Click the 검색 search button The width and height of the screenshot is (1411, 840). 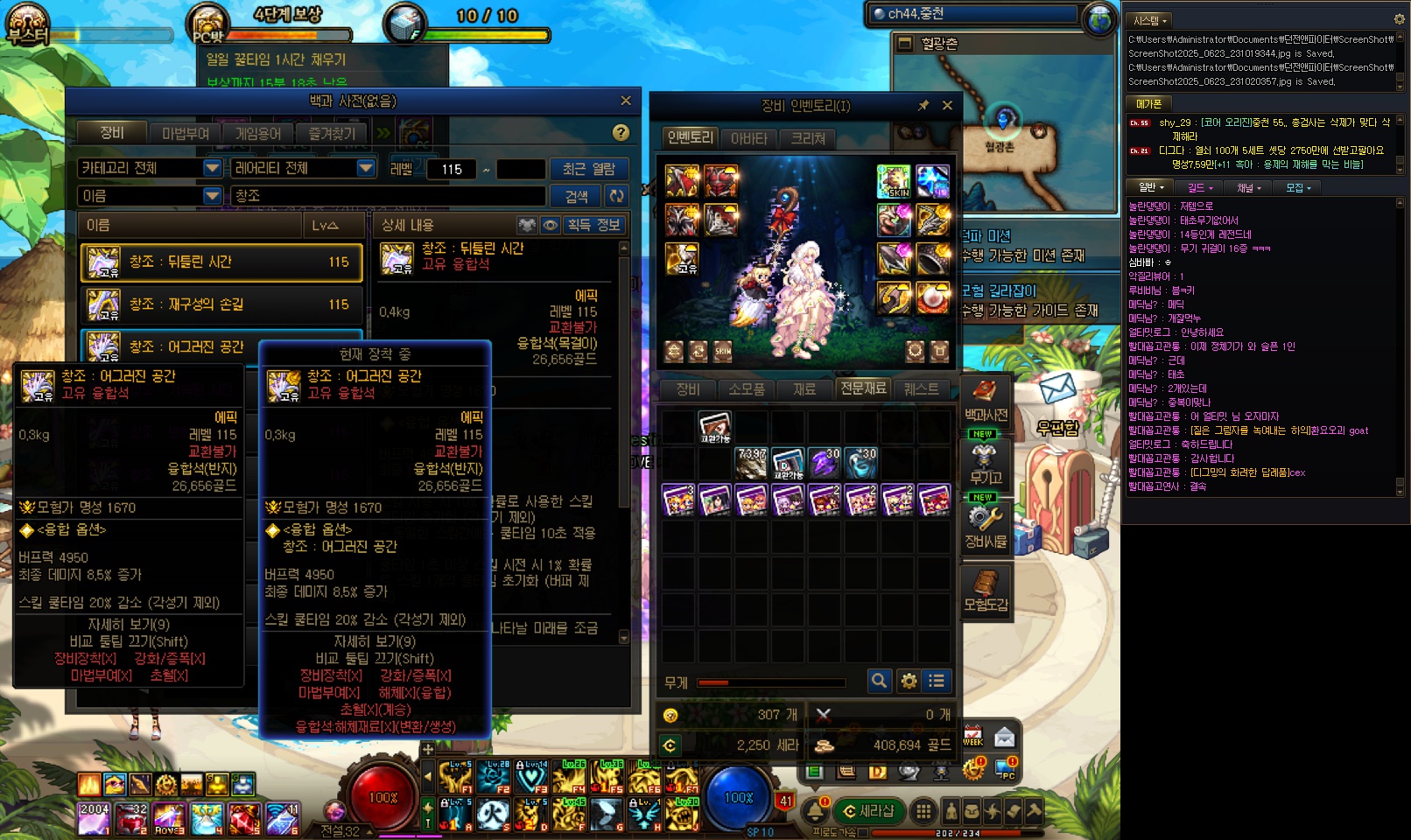tap(577, 196)
